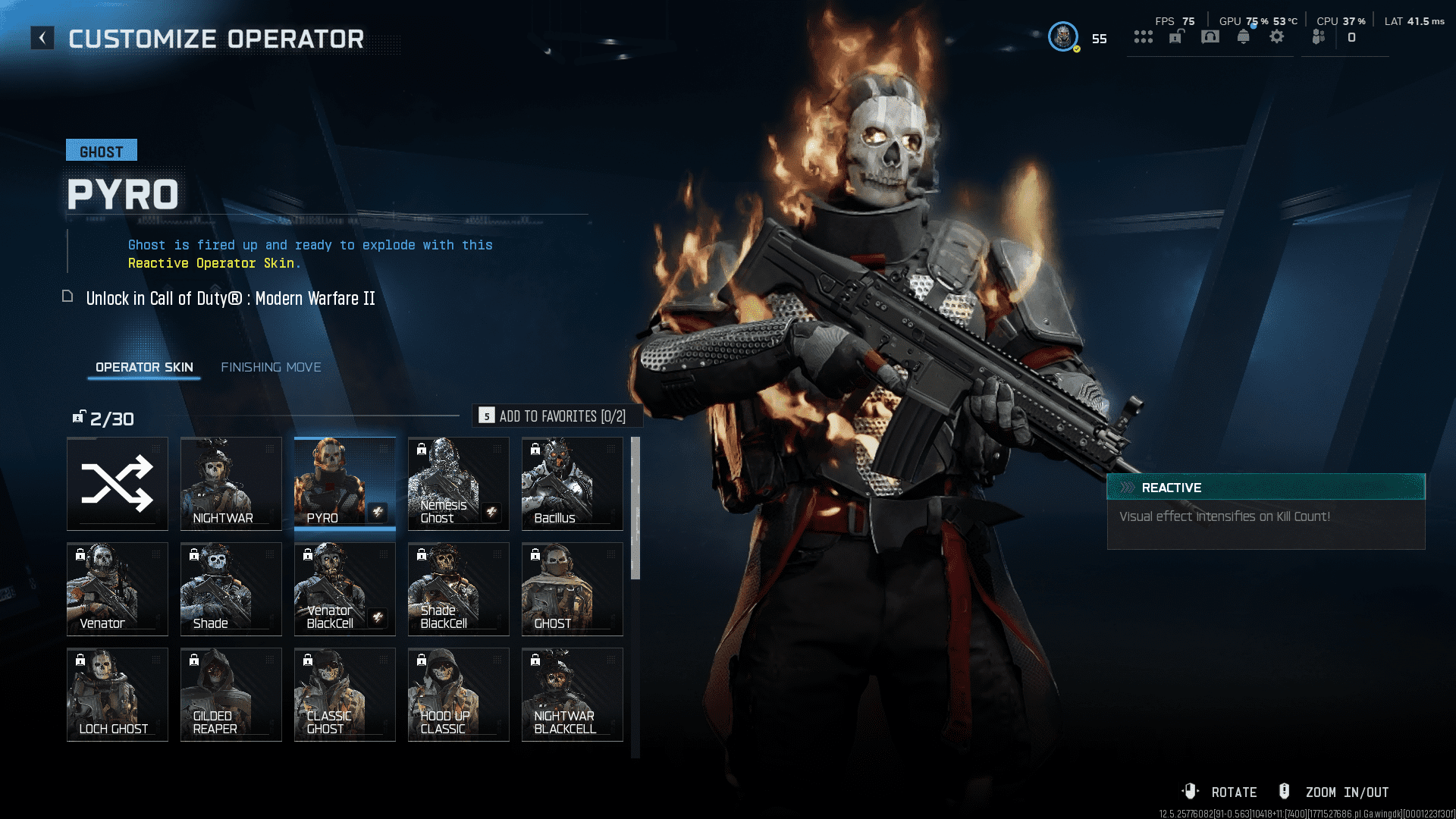This screenshot has width=1456, height=819.
Task: Choose the LOCH GHOST skin
Action: point(118,695)
